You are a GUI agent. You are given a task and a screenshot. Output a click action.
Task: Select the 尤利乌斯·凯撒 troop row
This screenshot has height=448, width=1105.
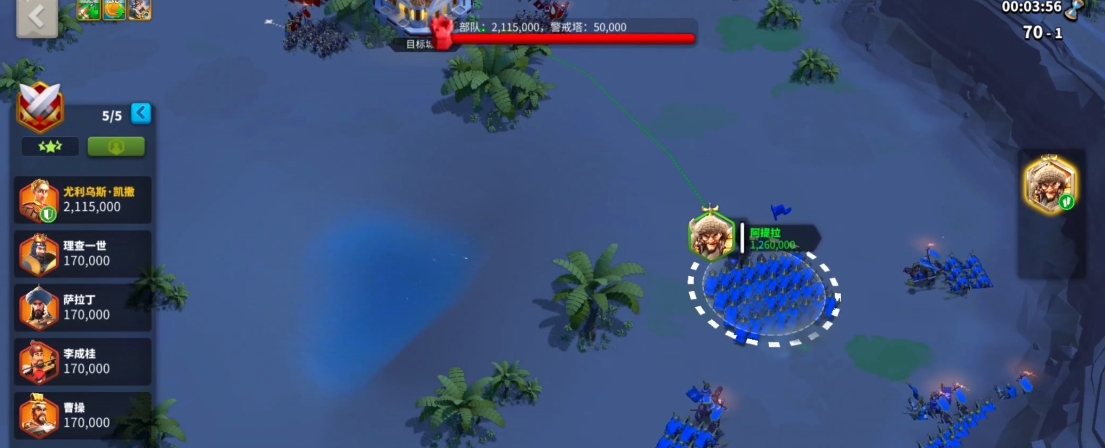(x=85, y=200)
